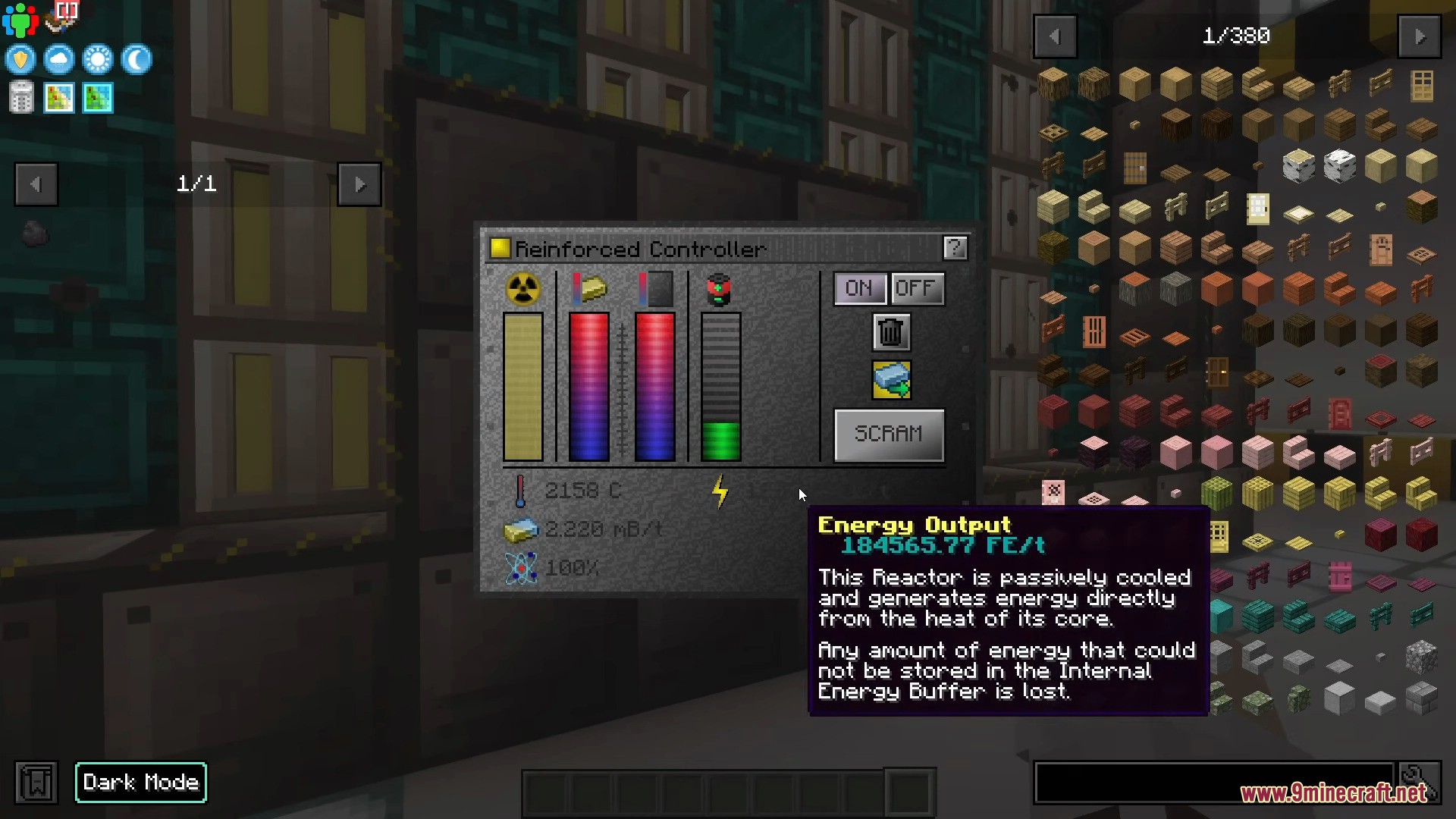Viewport: 1456px width, 819px height.
Task: Go to next item list page
Action: [1419, 36]
